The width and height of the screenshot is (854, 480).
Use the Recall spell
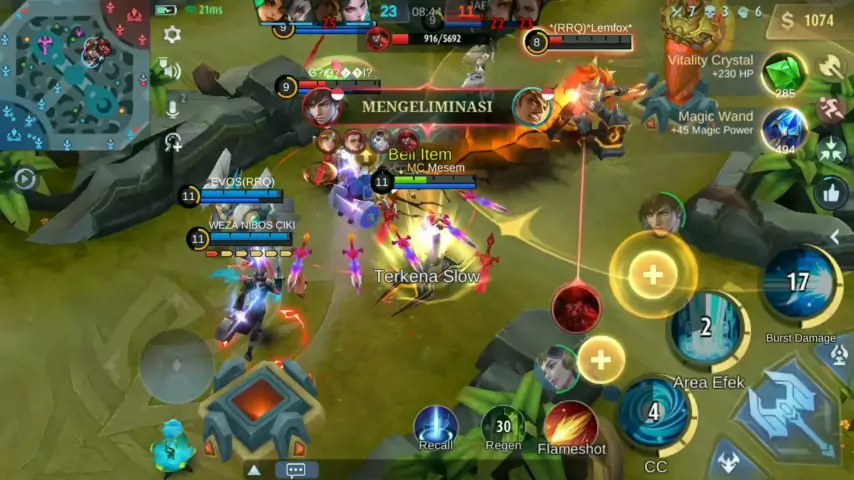point(435,424)
